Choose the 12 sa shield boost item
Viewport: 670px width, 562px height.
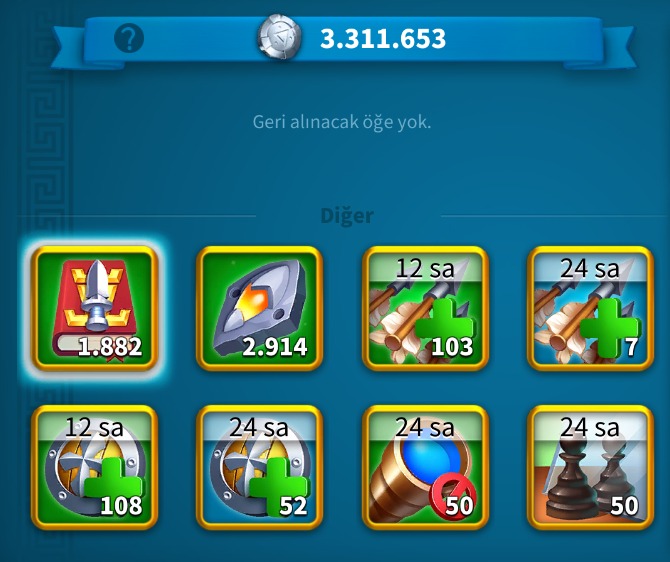pyautogui.click(x=95, y=467)
